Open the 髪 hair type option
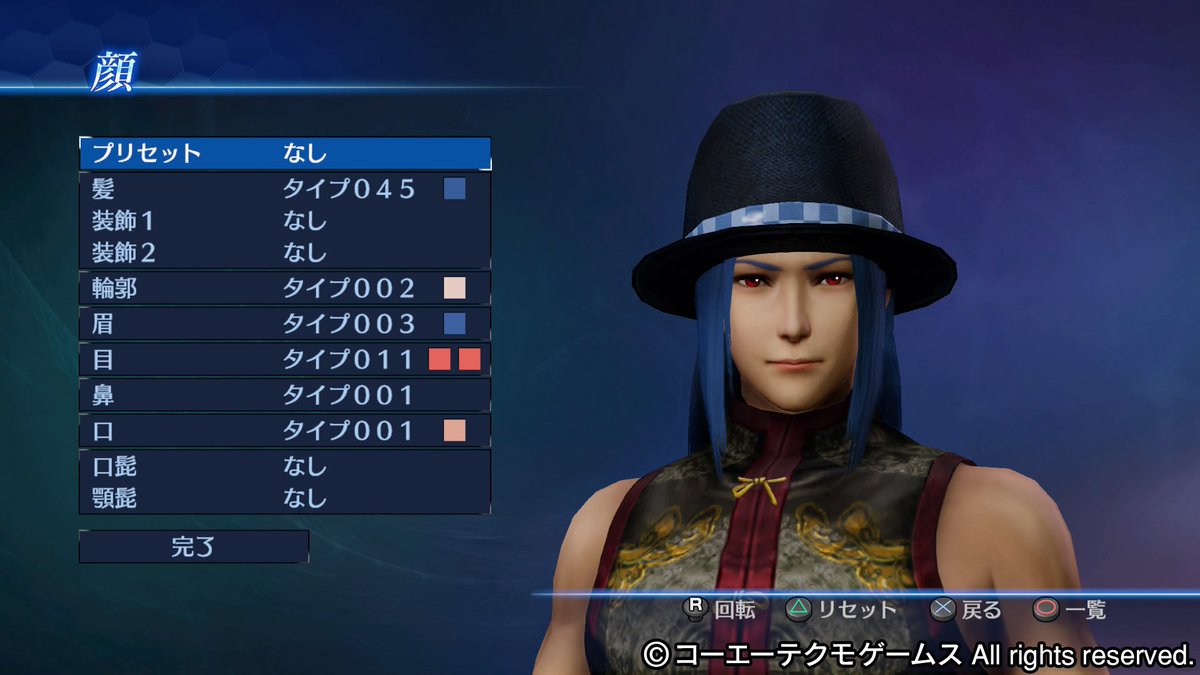Image resolution: width=1200 pixels, height=675 pixels. [285, 189]
